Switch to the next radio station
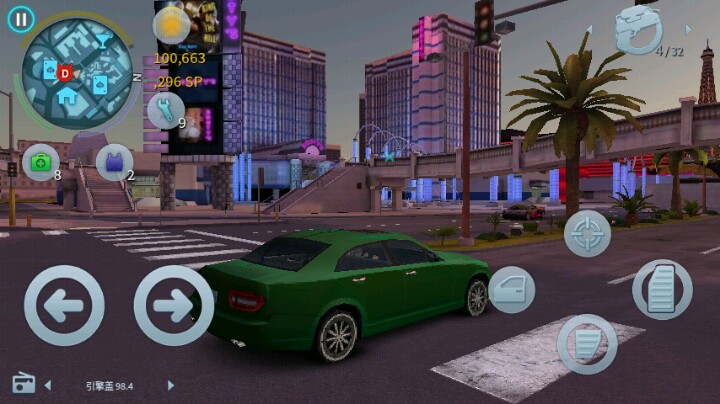The height and width of the screenshot is (404, 720). pos(171,385)
